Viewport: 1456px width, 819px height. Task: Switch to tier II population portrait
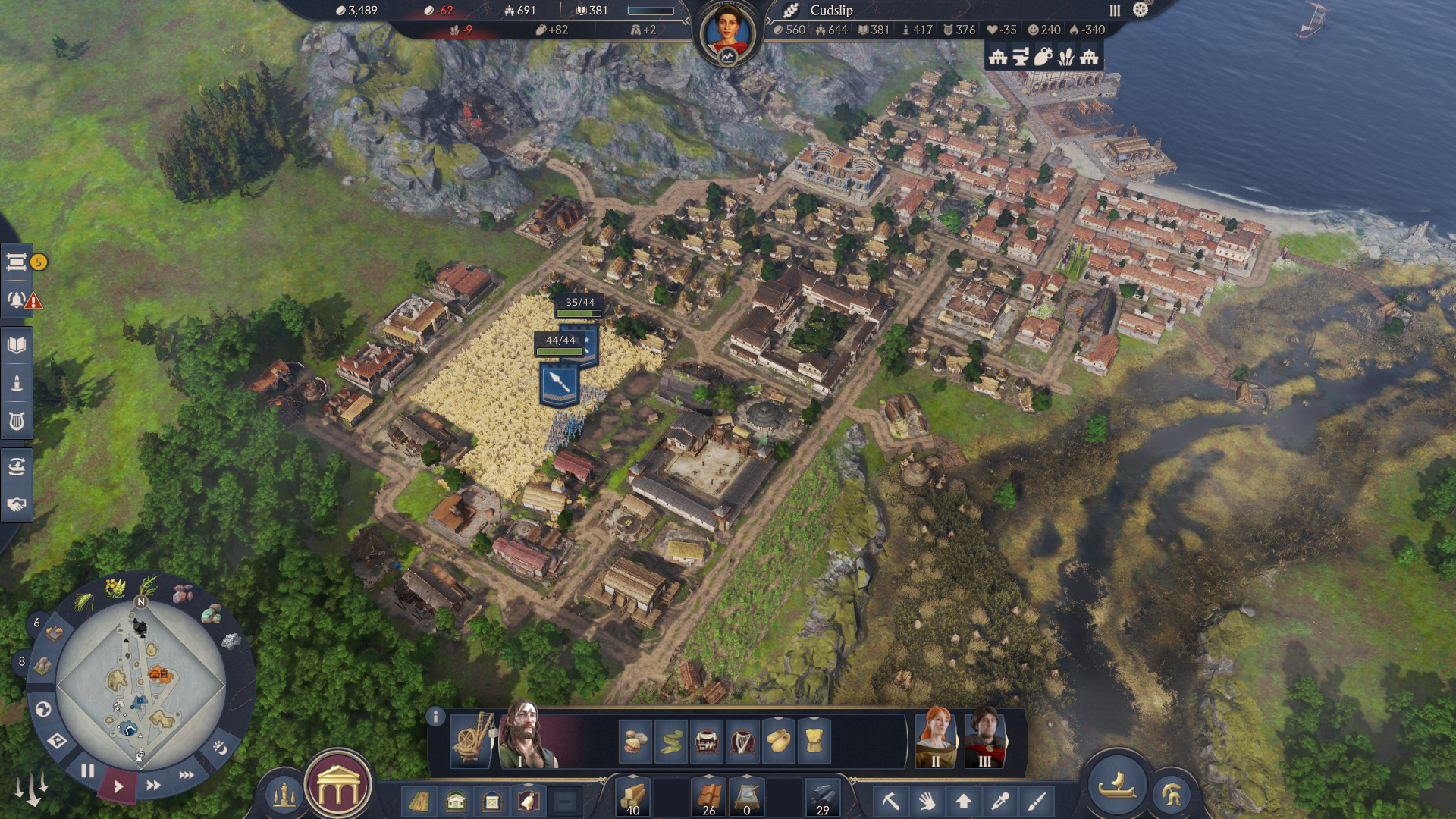[x=936, y=739]
